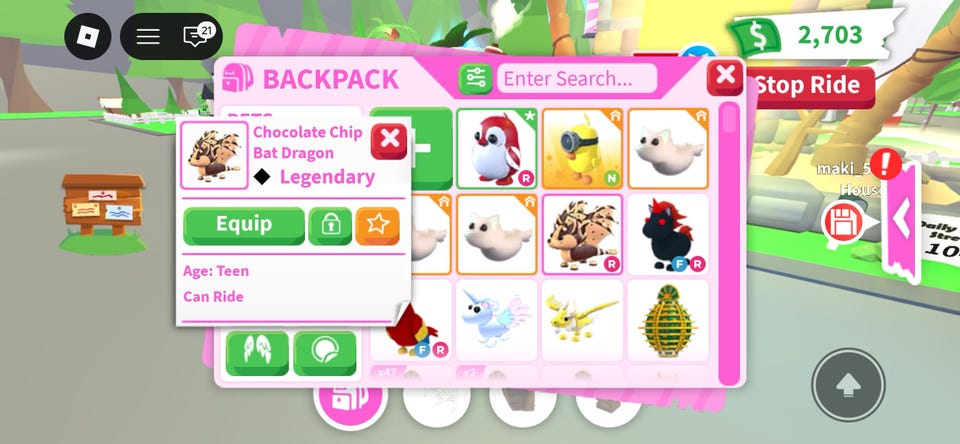
Task: Select the black and red evil unicorn
Action: pyautogui.click(x=667, y=234)
